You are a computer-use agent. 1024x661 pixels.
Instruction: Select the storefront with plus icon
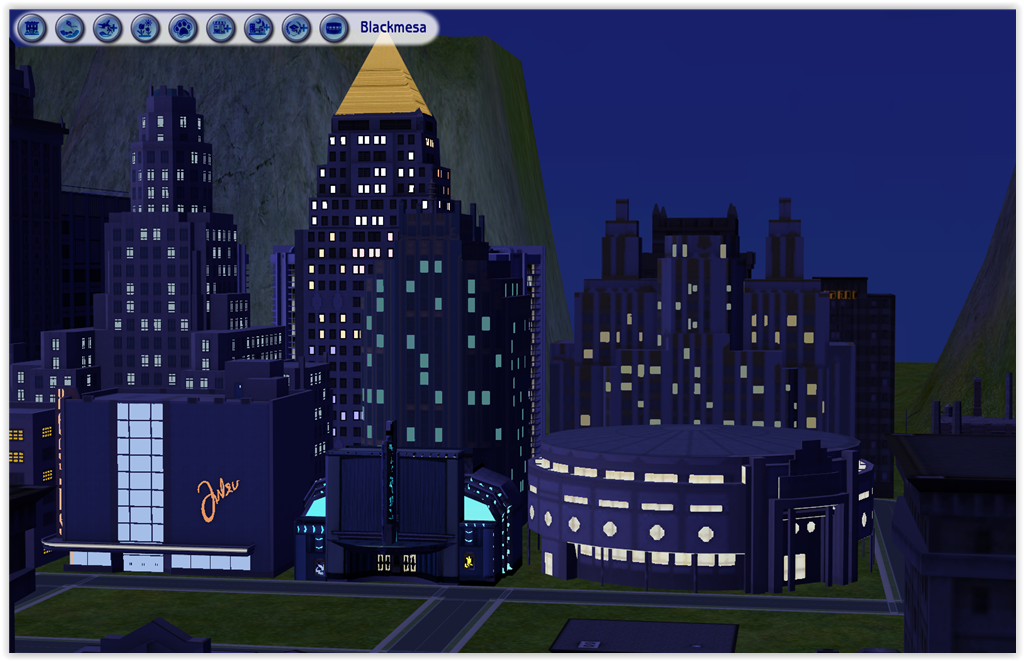[x=221, y=28]
